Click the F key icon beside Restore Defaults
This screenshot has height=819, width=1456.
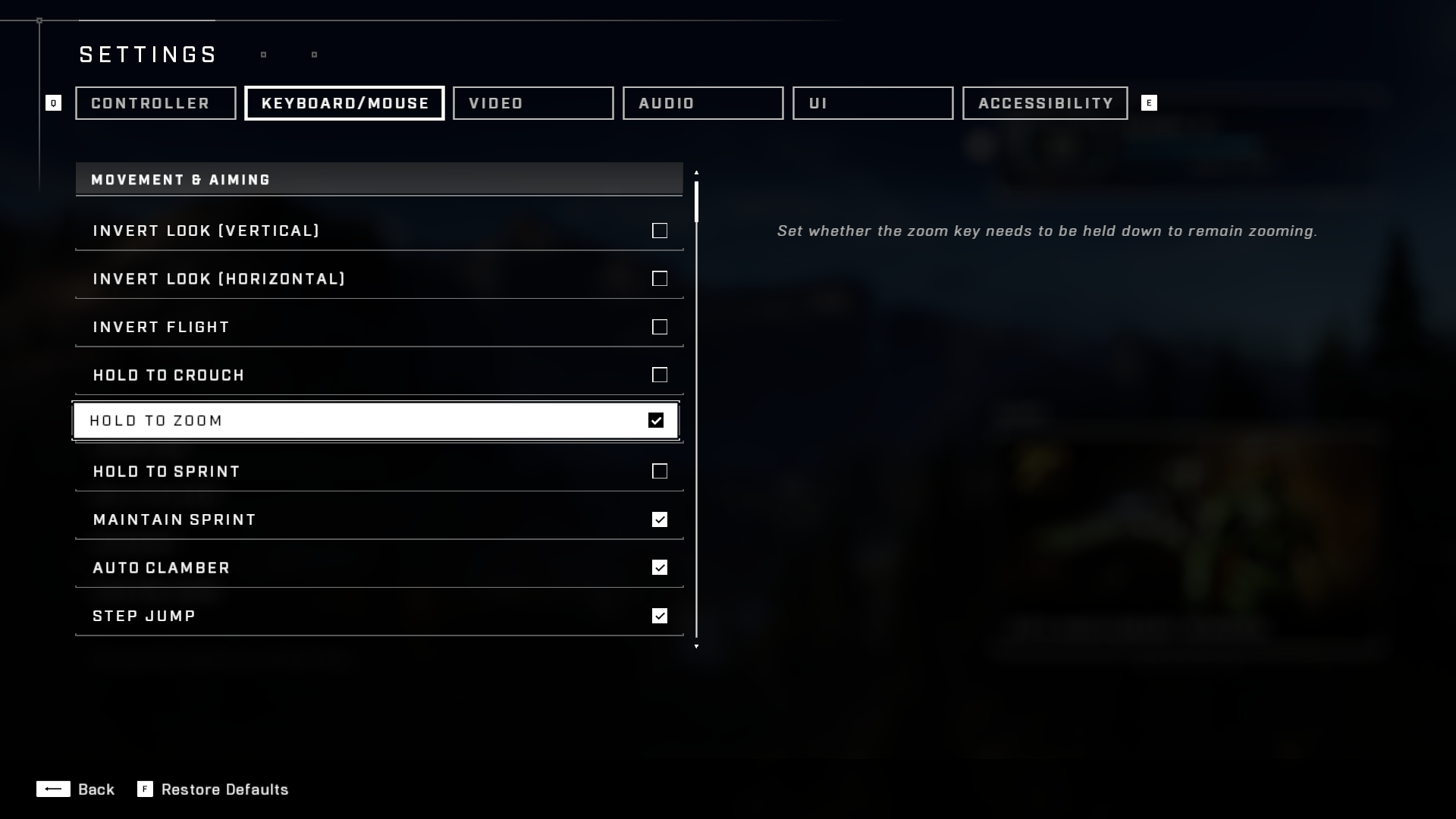144,789
